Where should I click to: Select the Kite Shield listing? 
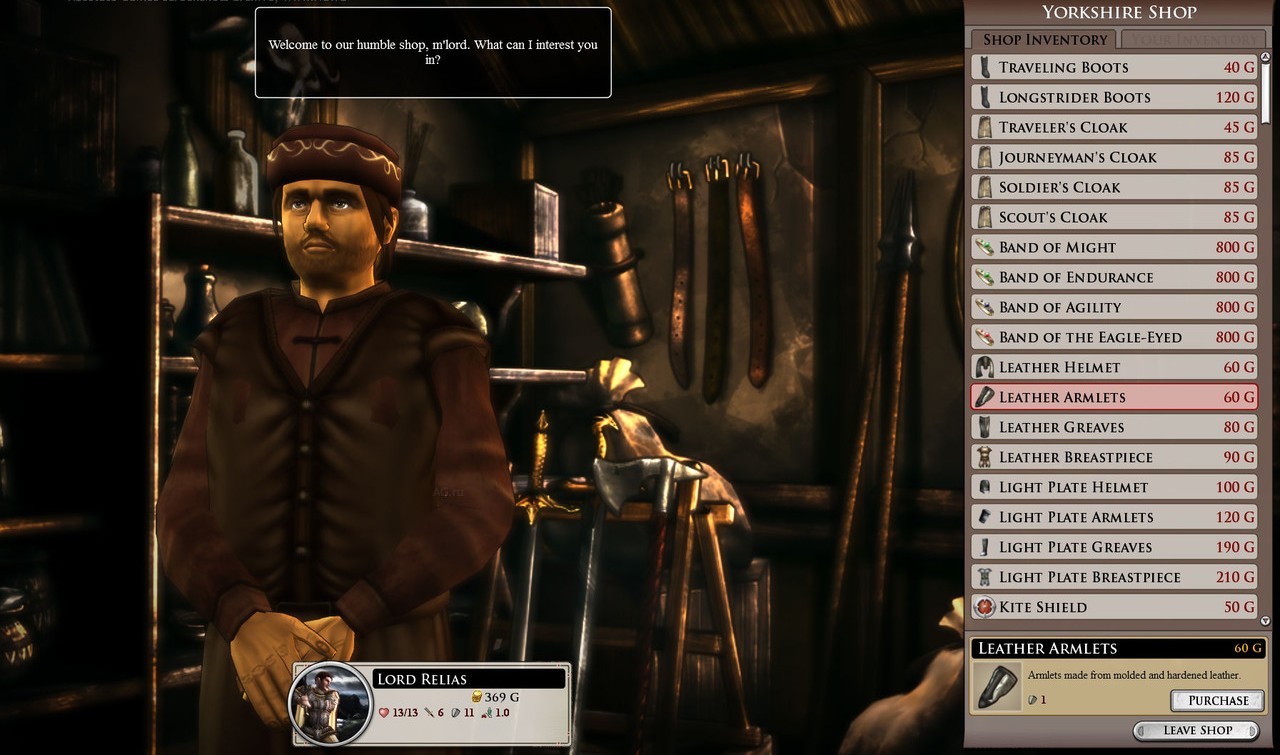[1114, 607]
